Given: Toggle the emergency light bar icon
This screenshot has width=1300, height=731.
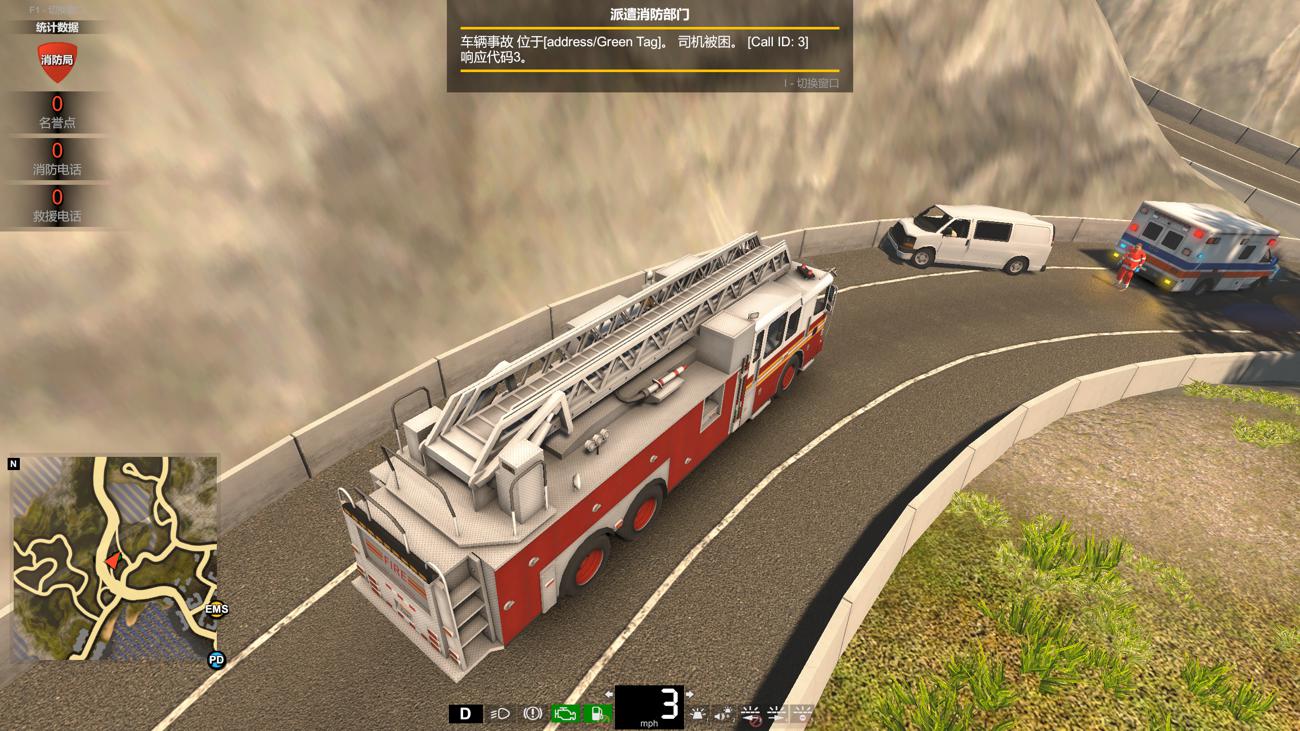Looking at the screenshot, I should coord(697,714).
